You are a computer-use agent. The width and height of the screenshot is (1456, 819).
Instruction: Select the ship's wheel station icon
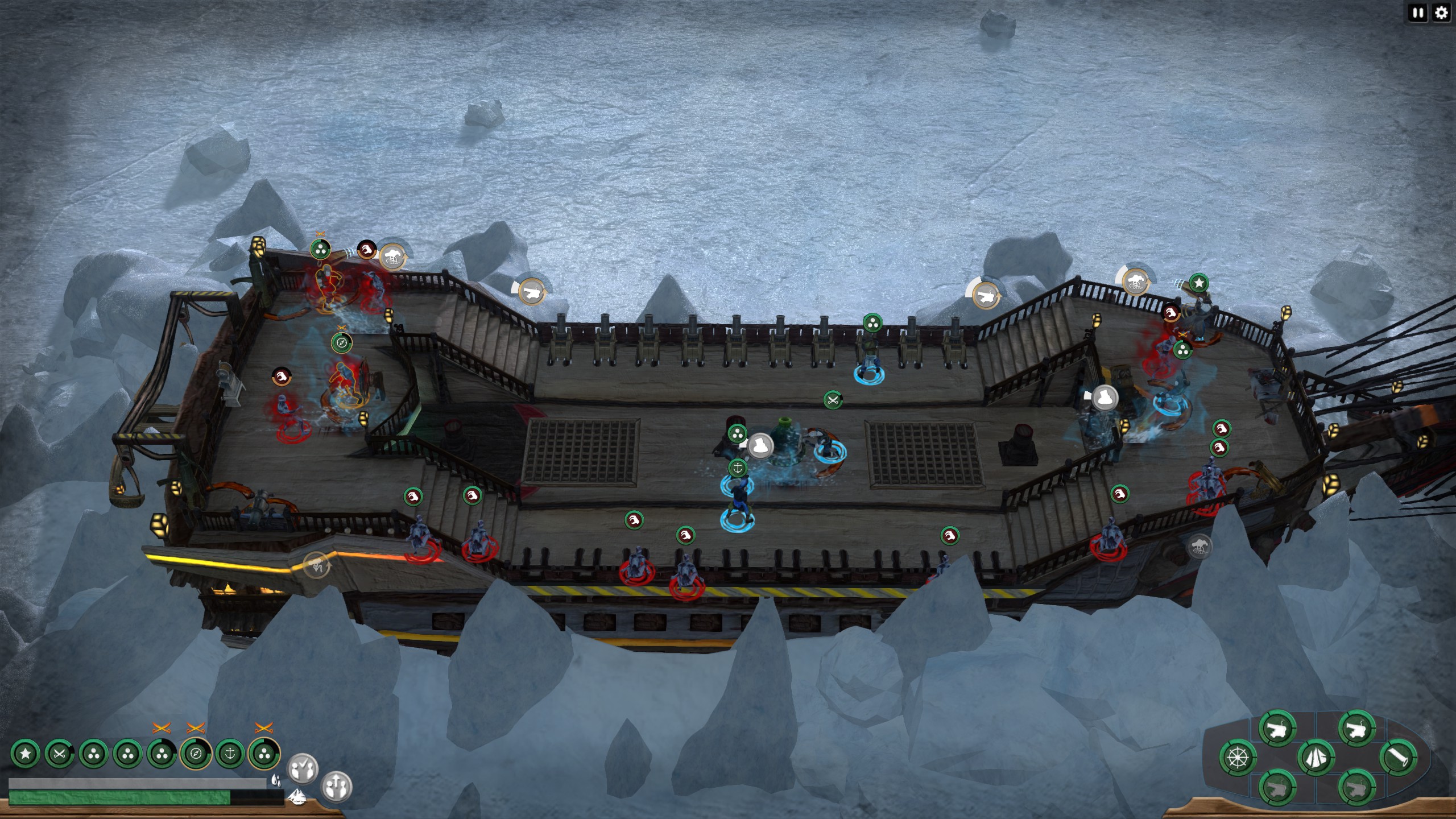(1238, 758)
